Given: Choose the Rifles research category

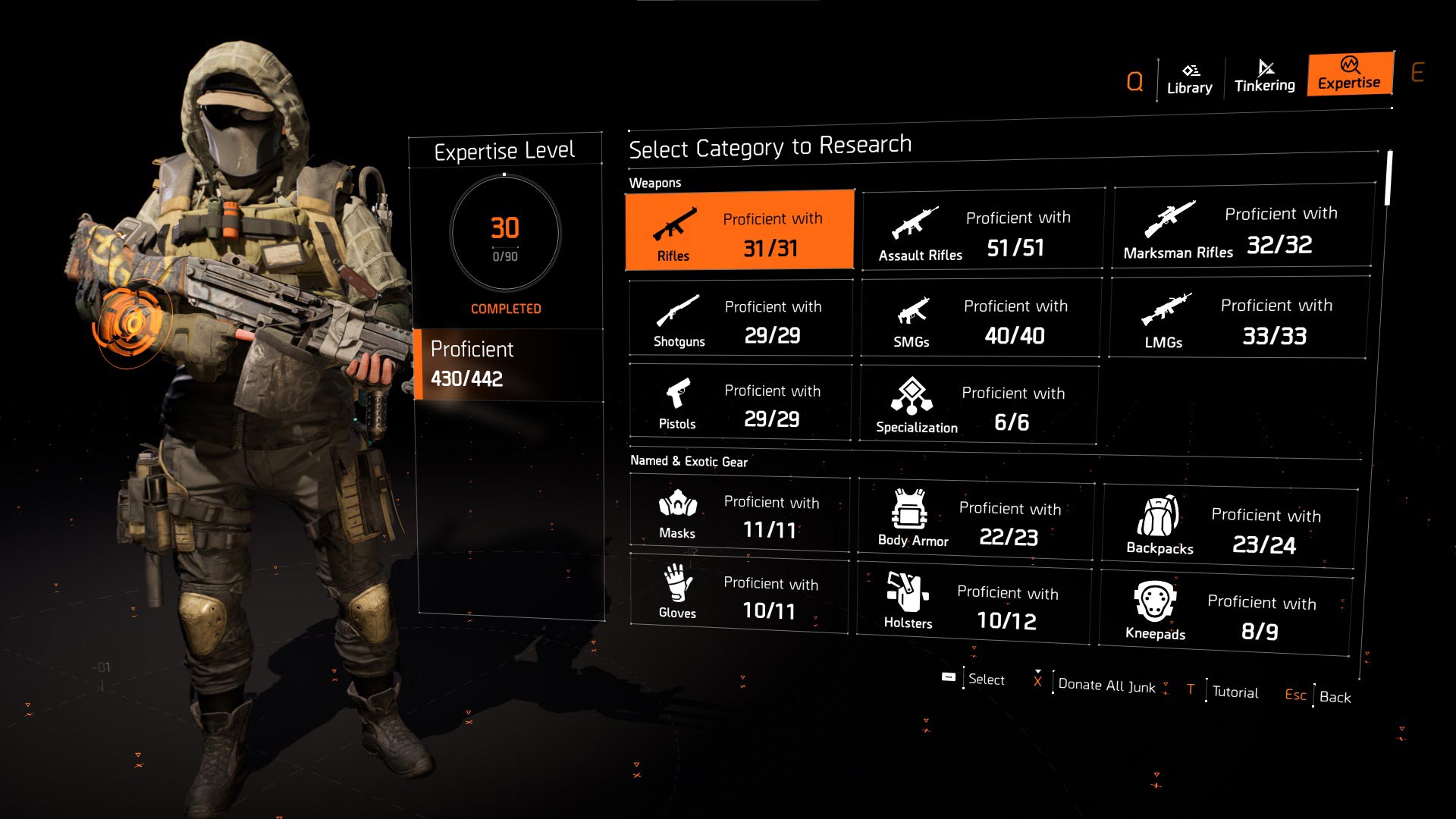Looking at the screenshot, I should (739, 231).
